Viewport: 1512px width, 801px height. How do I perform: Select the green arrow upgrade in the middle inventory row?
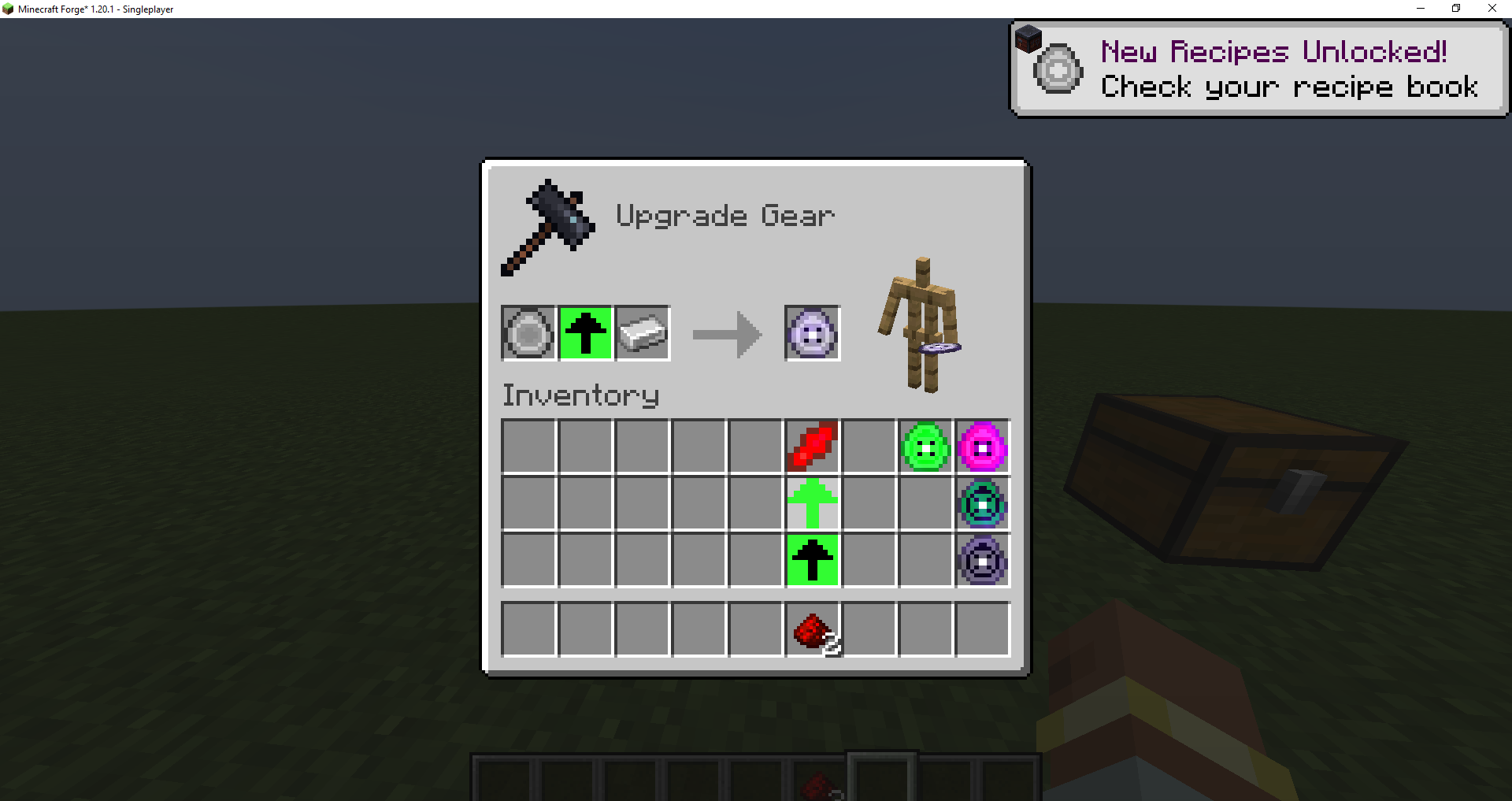(x=812, y=503)
